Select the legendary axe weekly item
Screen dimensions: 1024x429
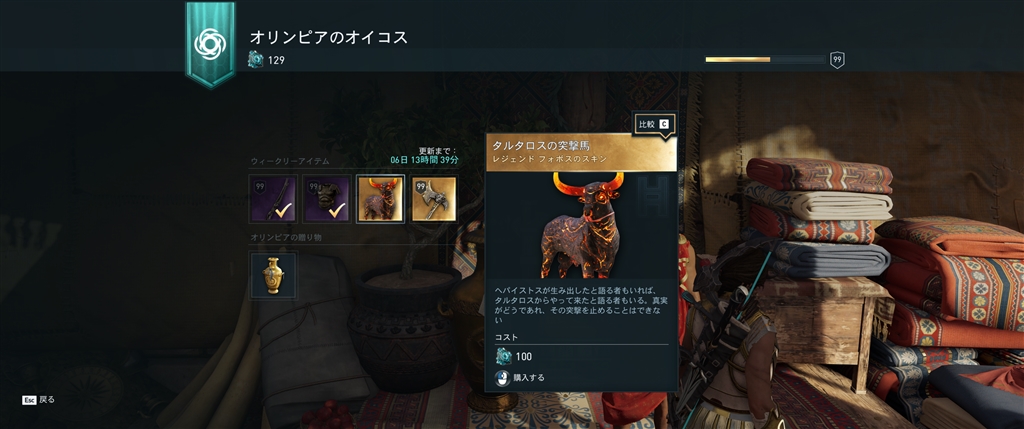pyautogui.click(x=434, y=199)
